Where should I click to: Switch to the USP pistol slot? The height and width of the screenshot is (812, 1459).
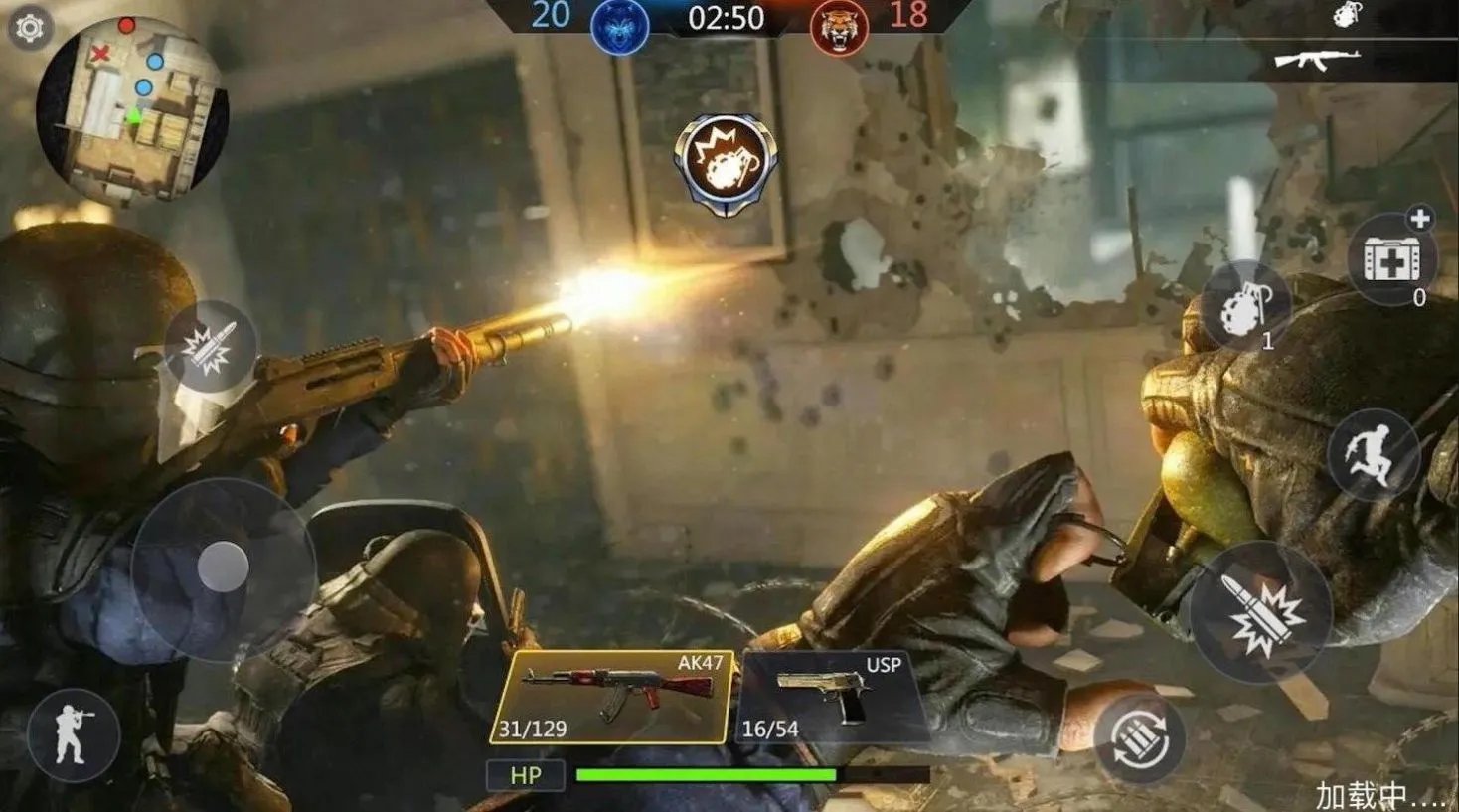(x=833, y=698)
